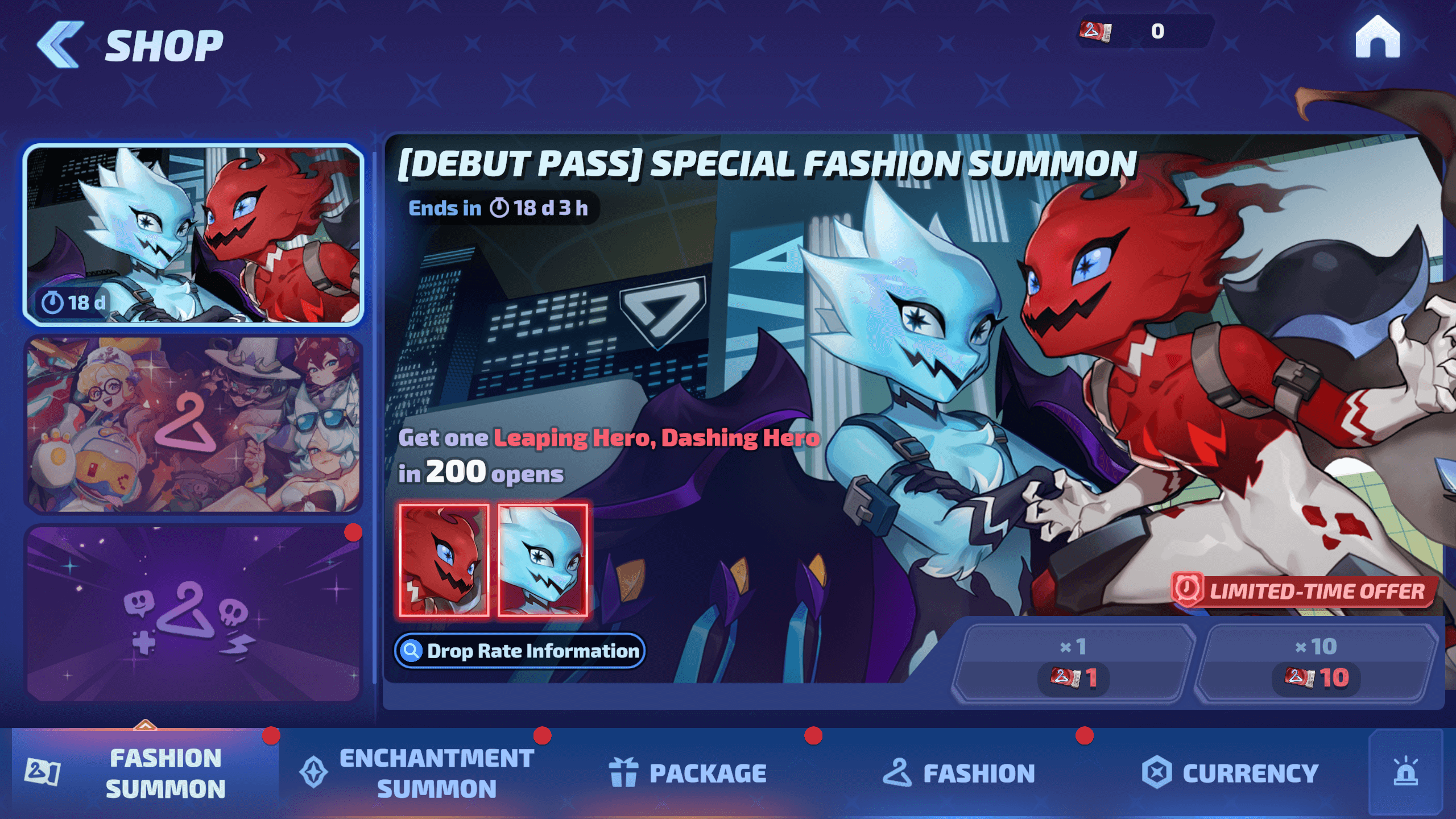Open the purple hanger banner with red dot

[x=193, y=613]
